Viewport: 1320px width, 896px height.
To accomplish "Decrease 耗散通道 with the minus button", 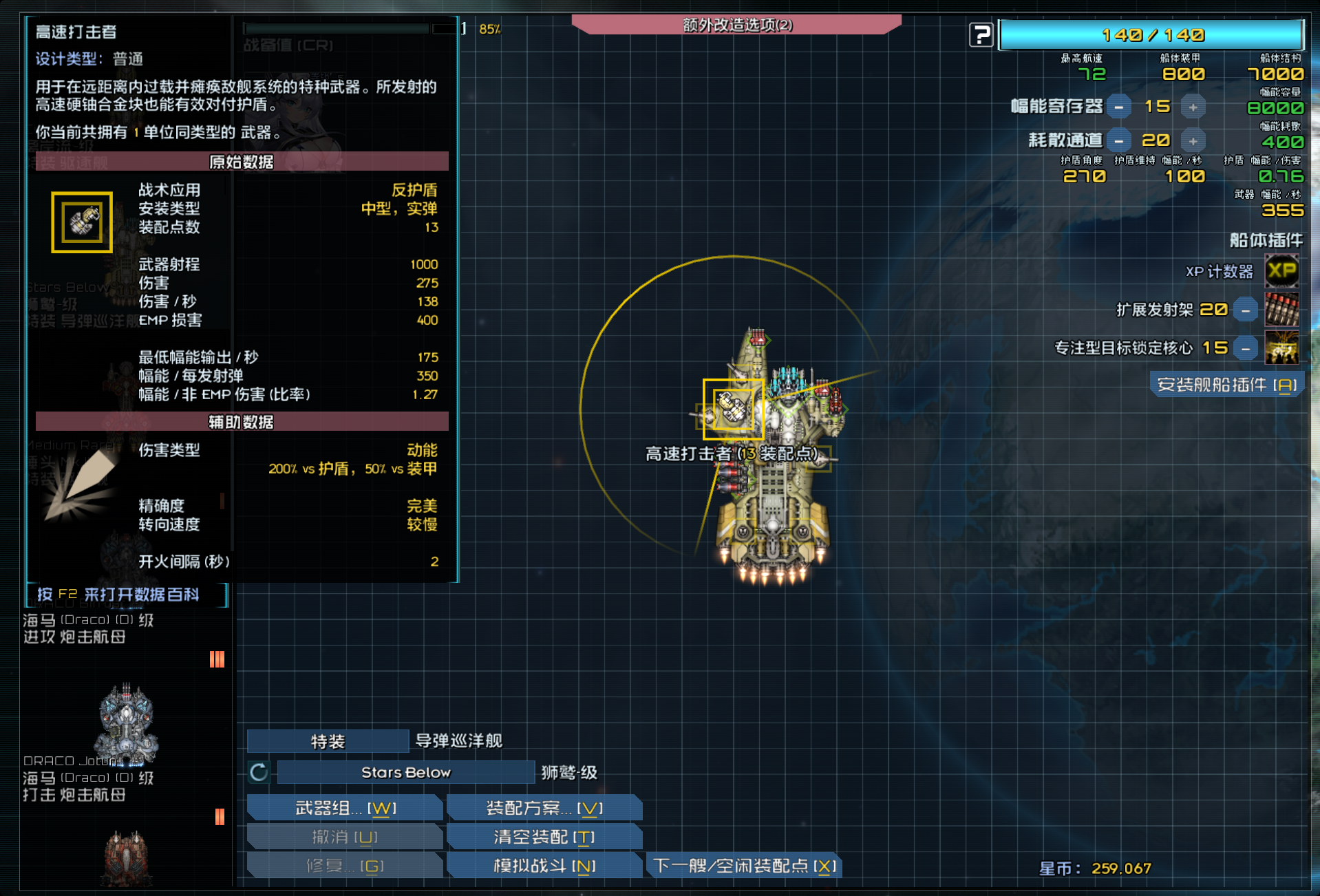I will 1120,140.
